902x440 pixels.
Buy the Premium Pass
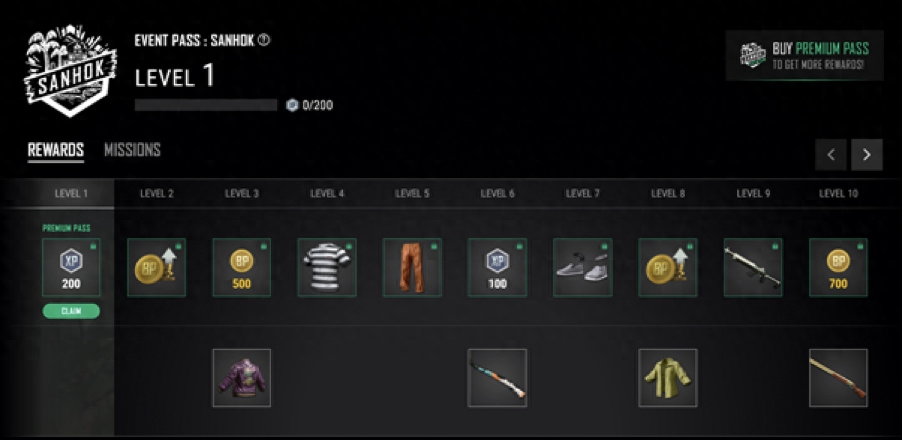(805, 55)
